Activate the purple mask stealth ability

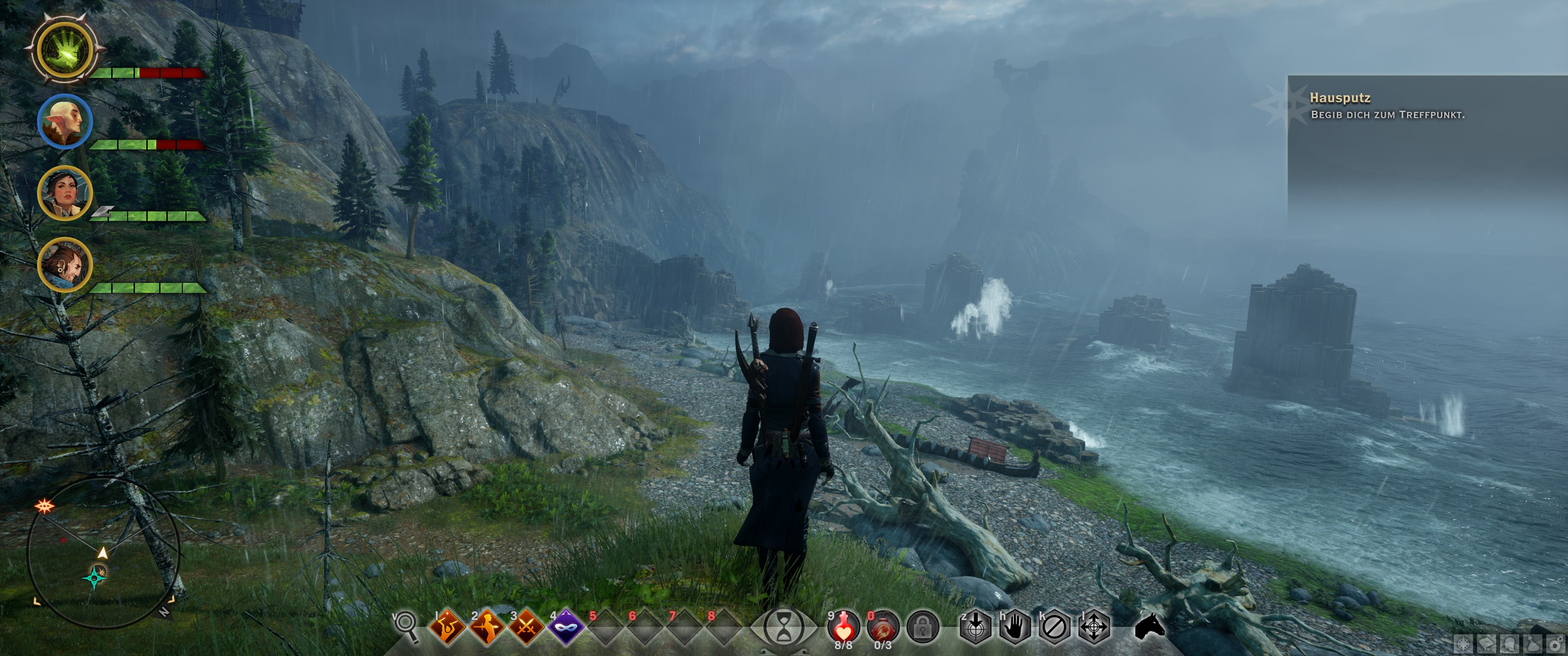[x=566, y=627]
